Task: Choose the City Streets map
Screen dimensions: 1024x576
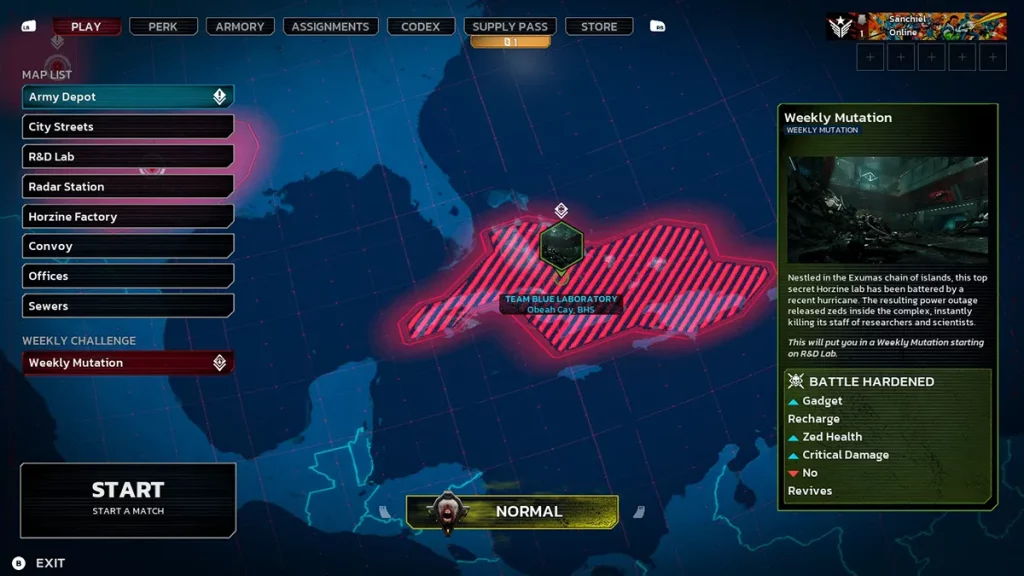Action: point(128,127)
